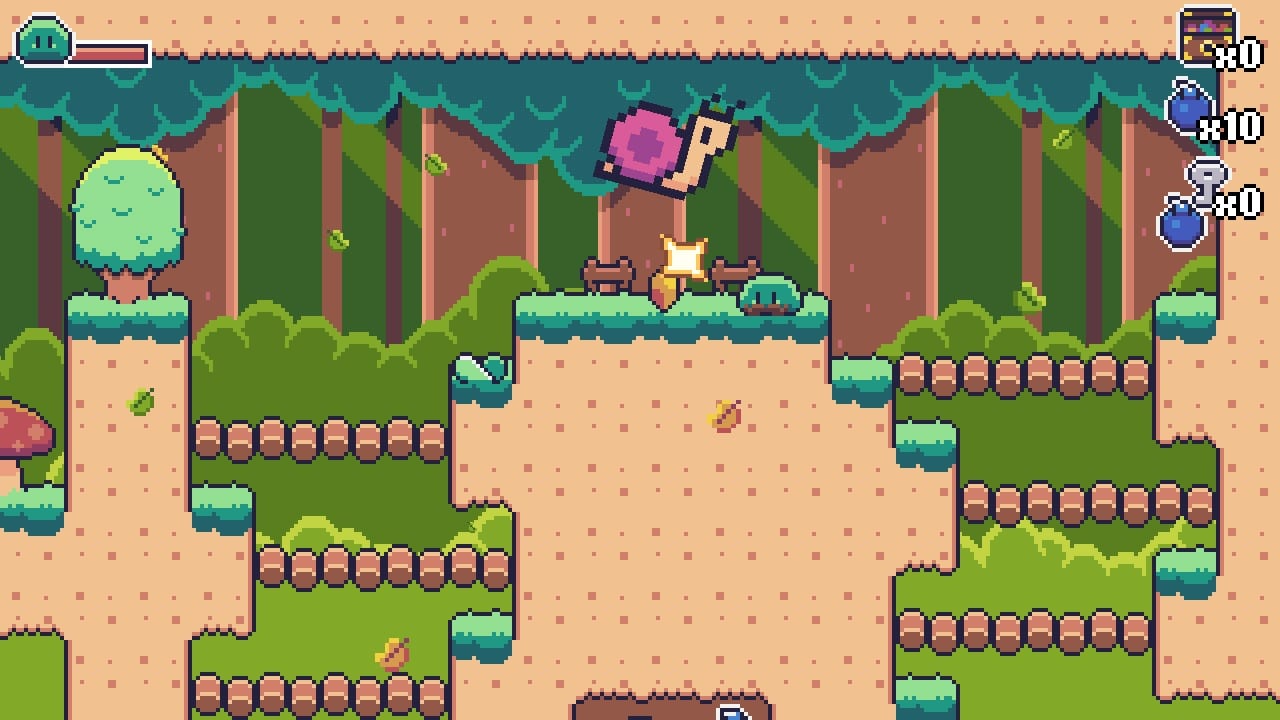This screenshot has width=1280, height=720.
Task: Click the x0 label next to the chest
Action: click(x=1237, y=54)
